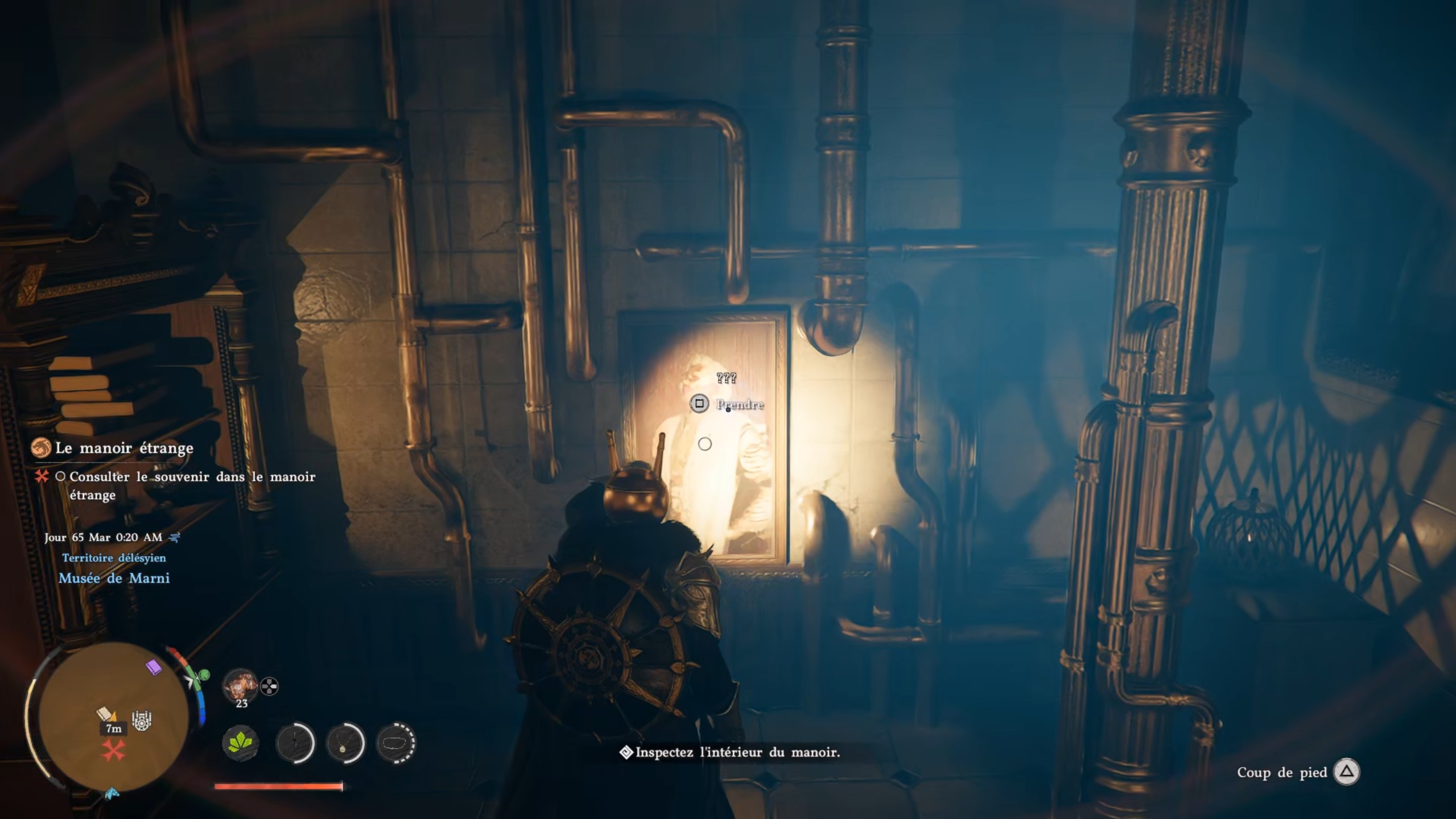This screenshot has height=819, width=1456.
Task: Select the dark blade skill slot
Action: (x=295, y=742)
